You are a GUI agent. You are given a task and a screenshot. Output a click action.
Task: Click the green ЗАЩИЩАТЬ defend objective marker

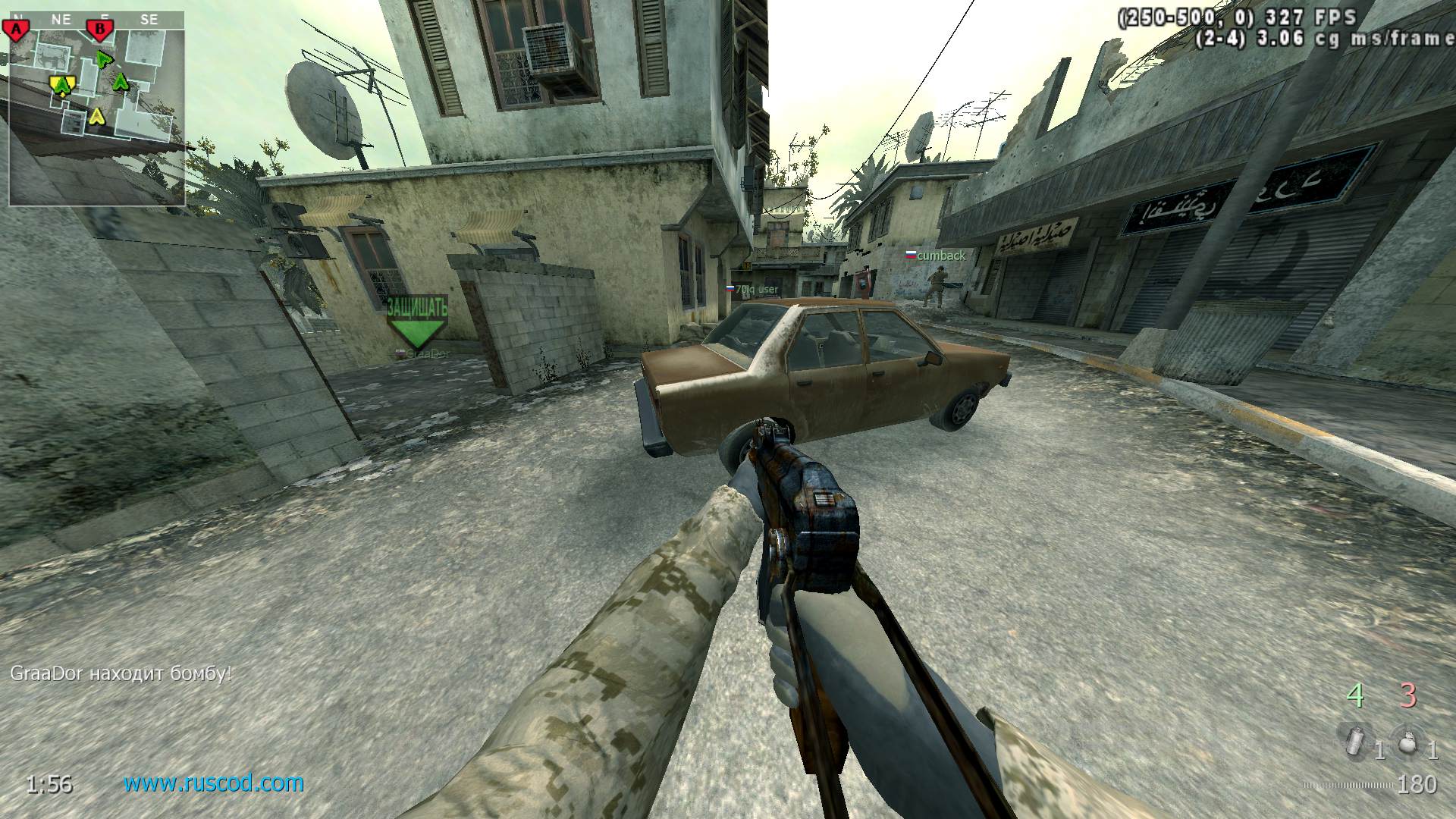[416, 322]
